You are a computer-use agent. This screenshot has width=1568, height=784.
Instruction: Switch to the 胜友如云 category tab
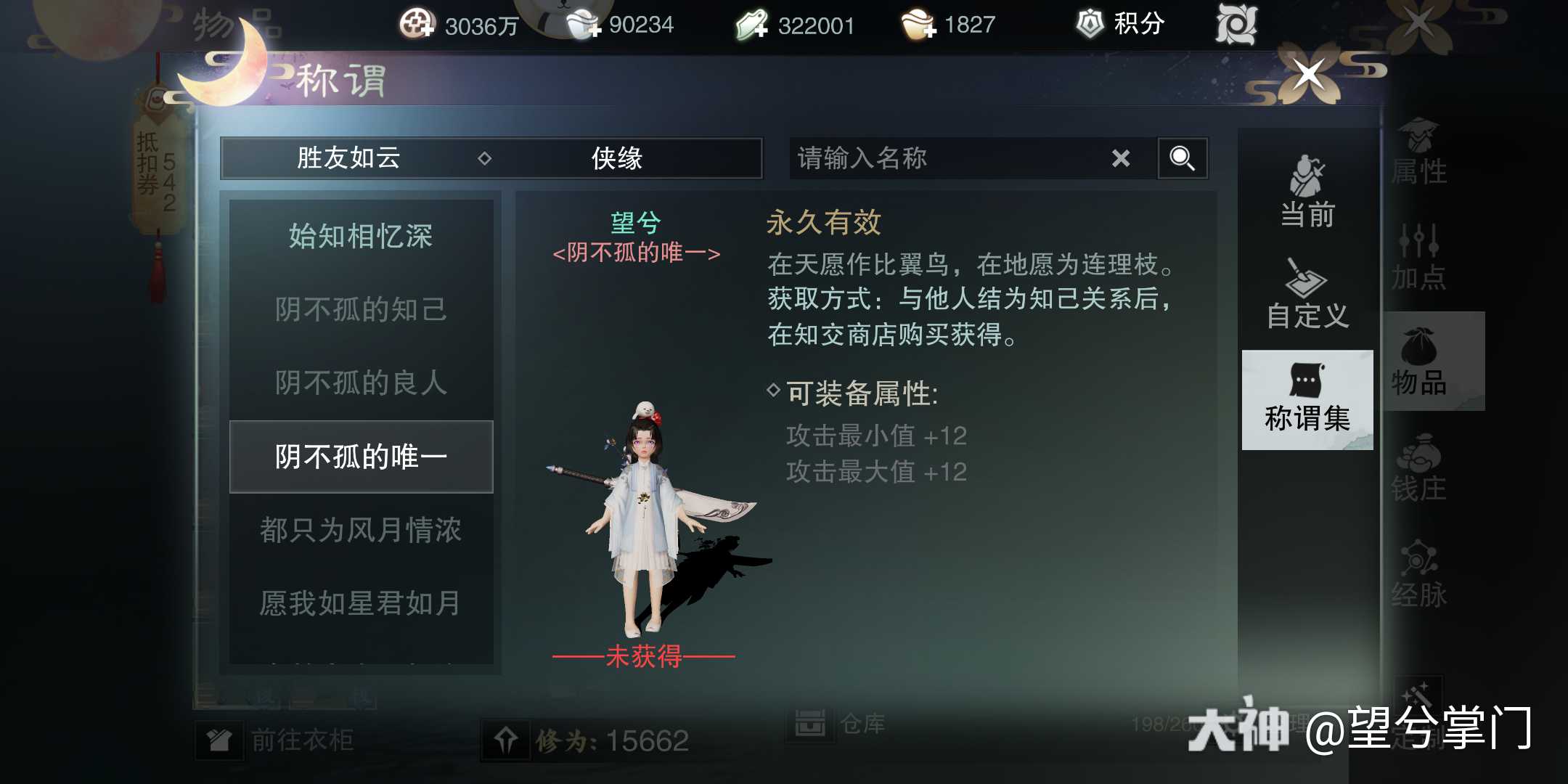(348, 158)
